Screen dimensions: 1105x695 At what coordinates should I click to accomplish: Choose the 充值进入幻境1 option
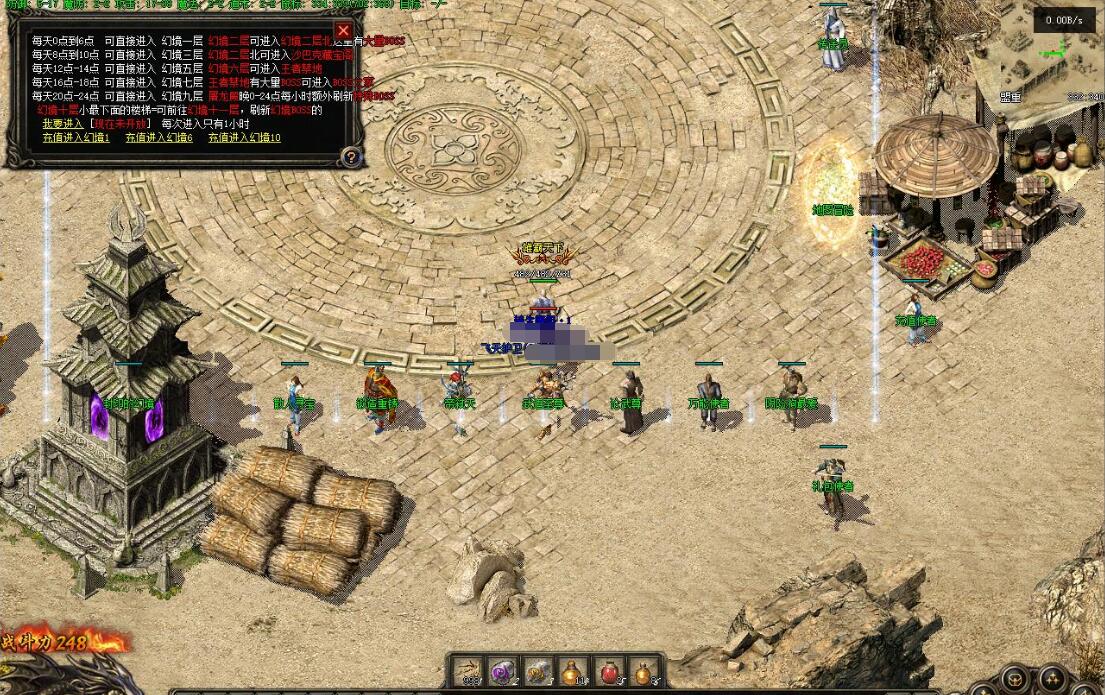tap(76, 138)
